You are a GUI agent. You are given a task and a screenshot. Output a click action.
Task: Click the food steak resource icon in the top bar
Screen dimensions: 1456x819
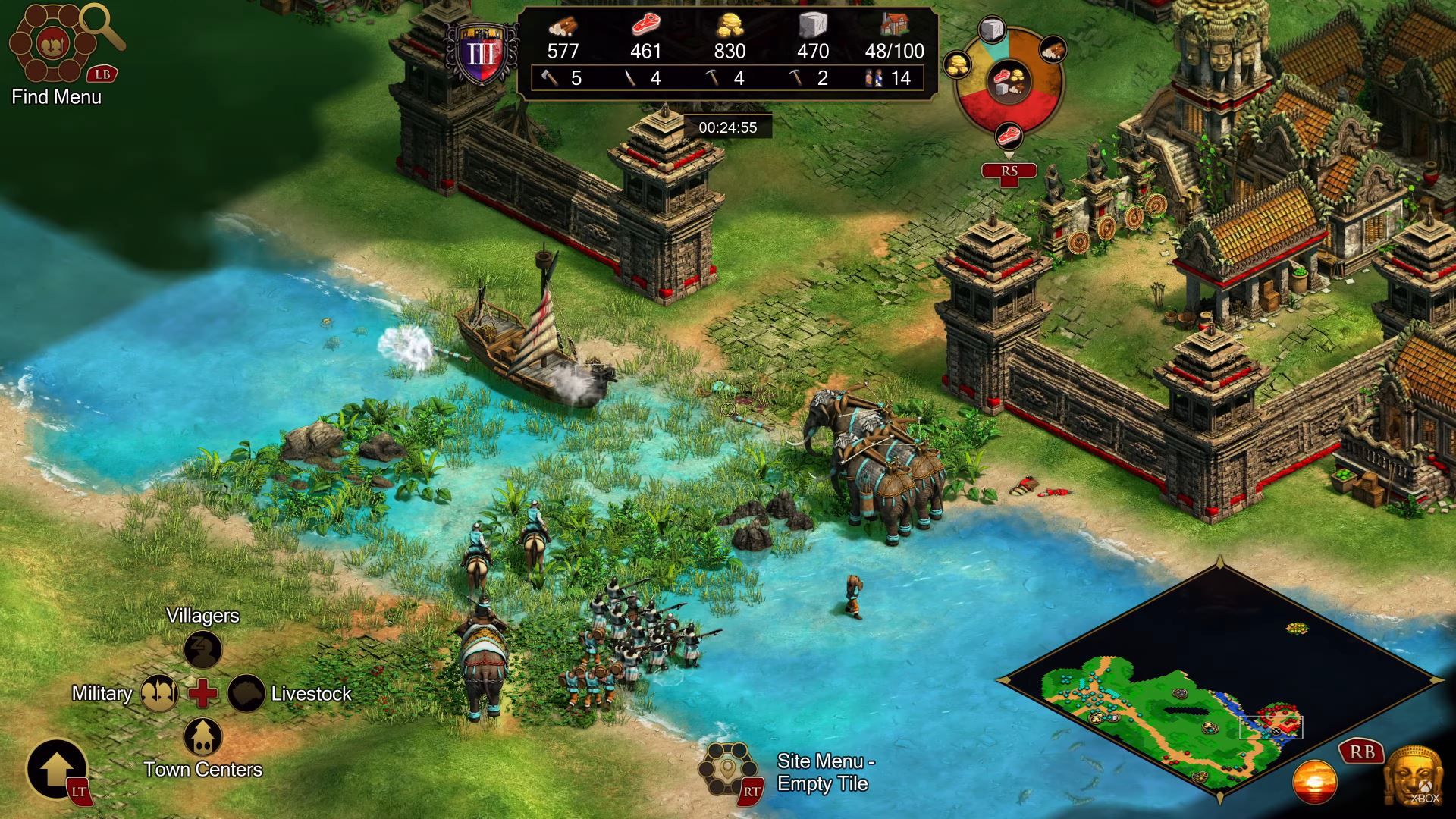click(x=646, y=26)
